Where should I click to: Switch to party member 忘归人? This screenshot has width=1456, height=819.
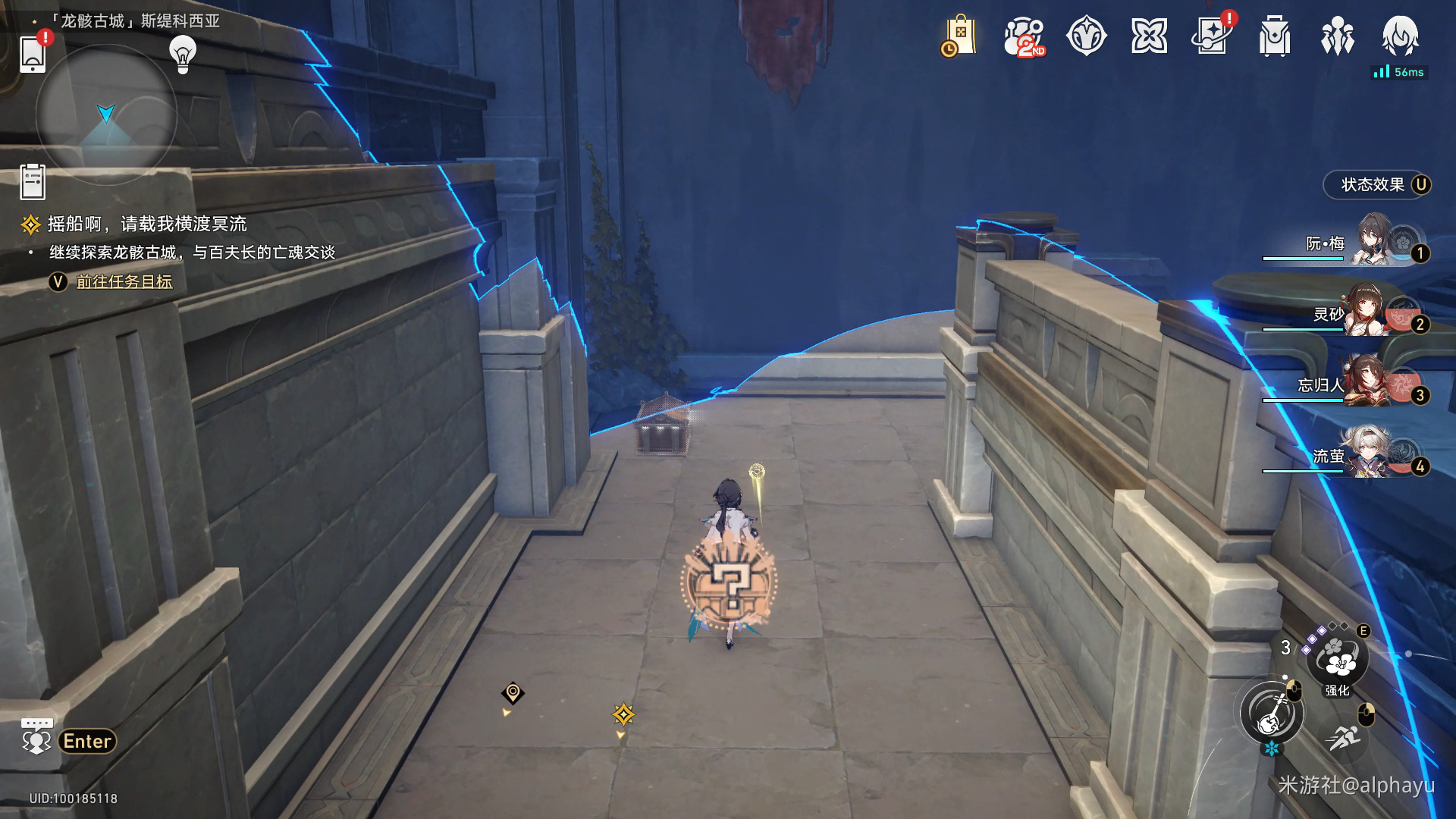coord(1373,384)
